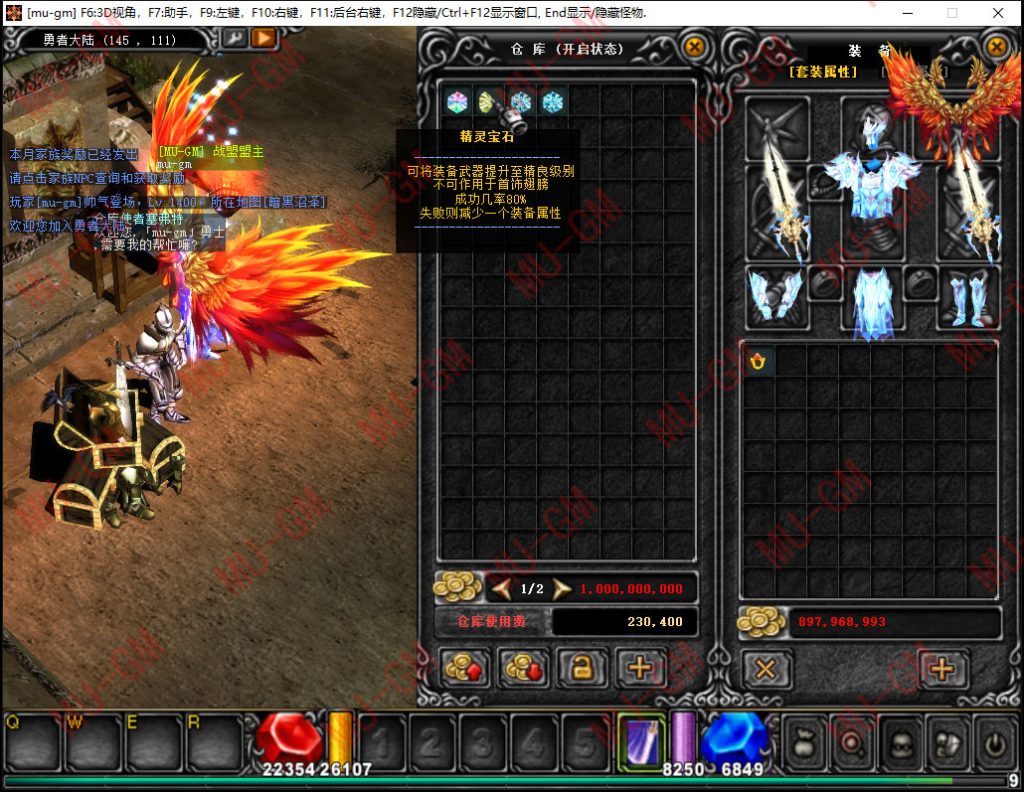The image size is (1024, 792).
Task: Select the equipped boots slot
Action: click(967, 297)
